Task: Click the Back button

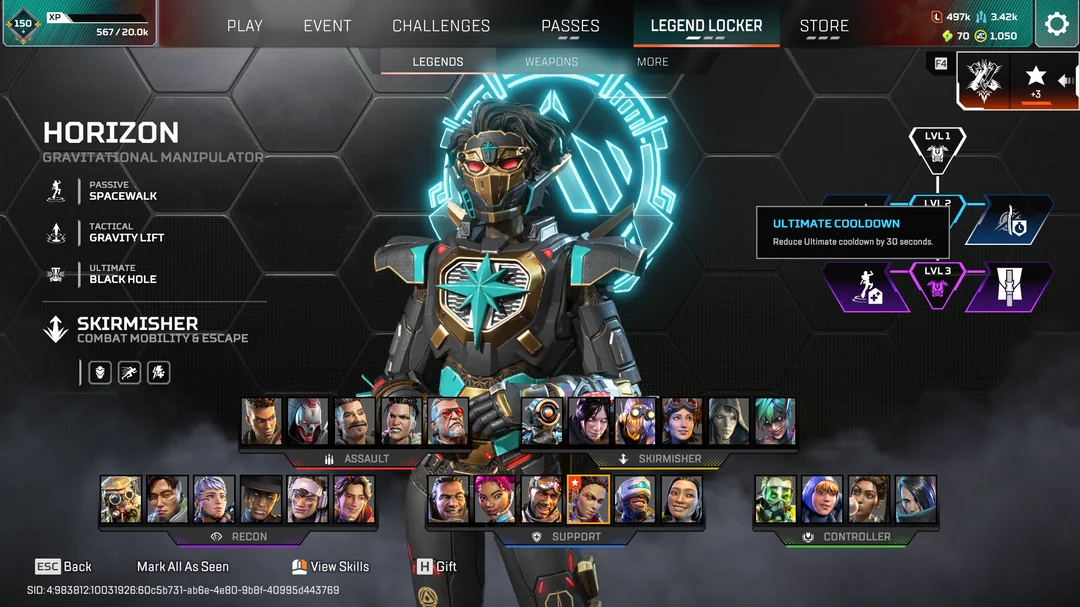Action: (x=64, y=566)
